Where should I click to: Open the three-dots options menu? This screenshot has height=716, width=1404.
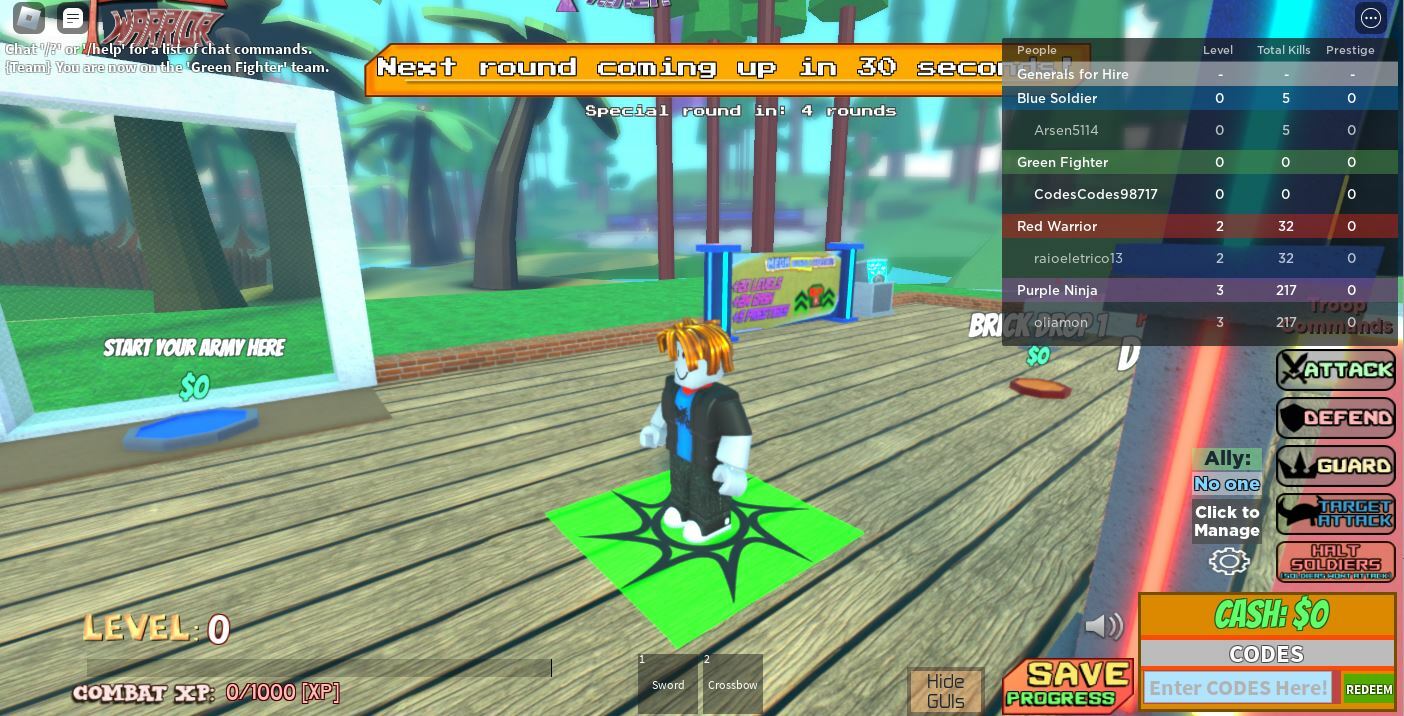click(x=1370, y=18)
